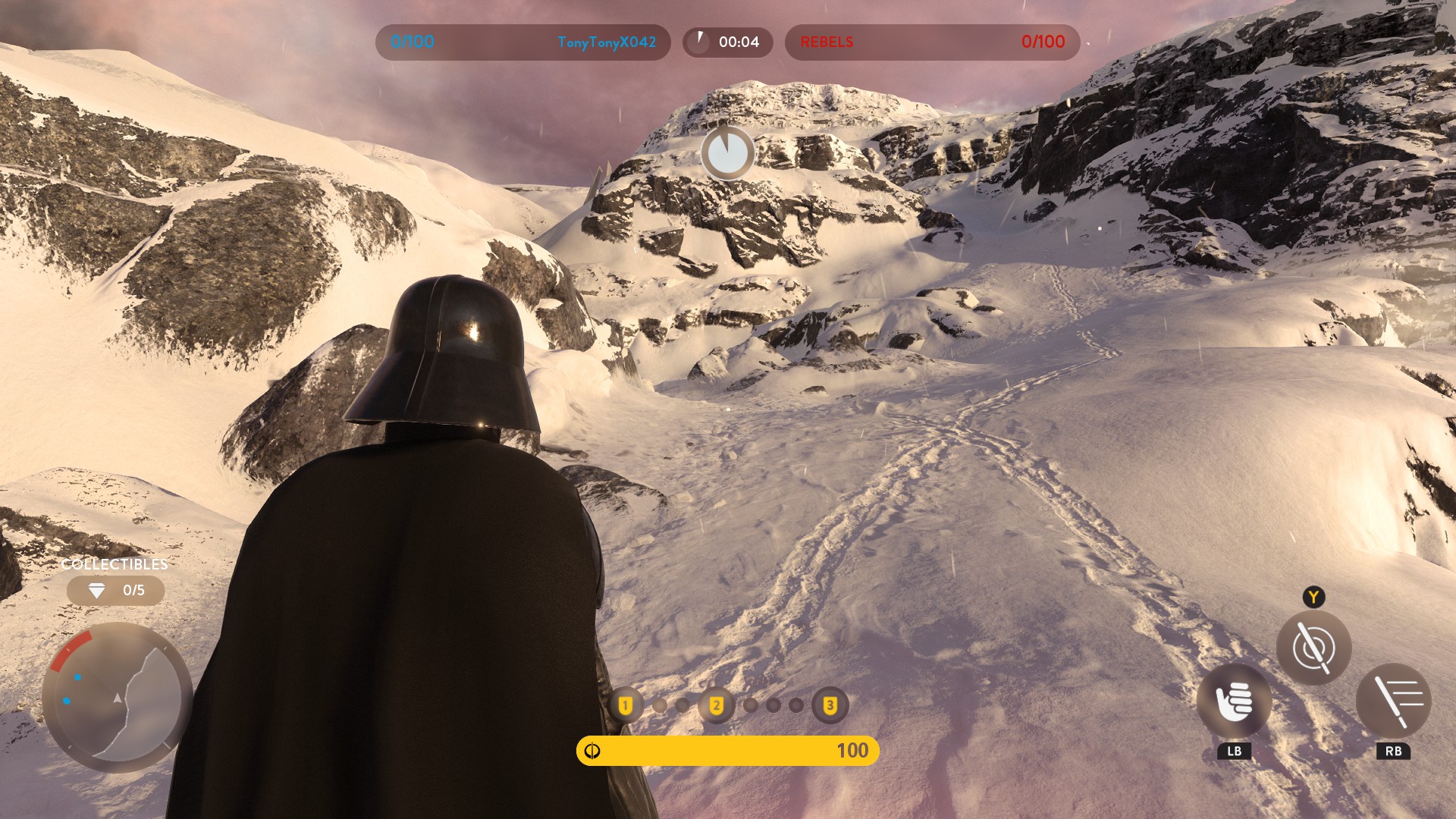Click the Collectibles diamond counter
The width and height of the screenshot is (1456, 819).
(115, 590)
